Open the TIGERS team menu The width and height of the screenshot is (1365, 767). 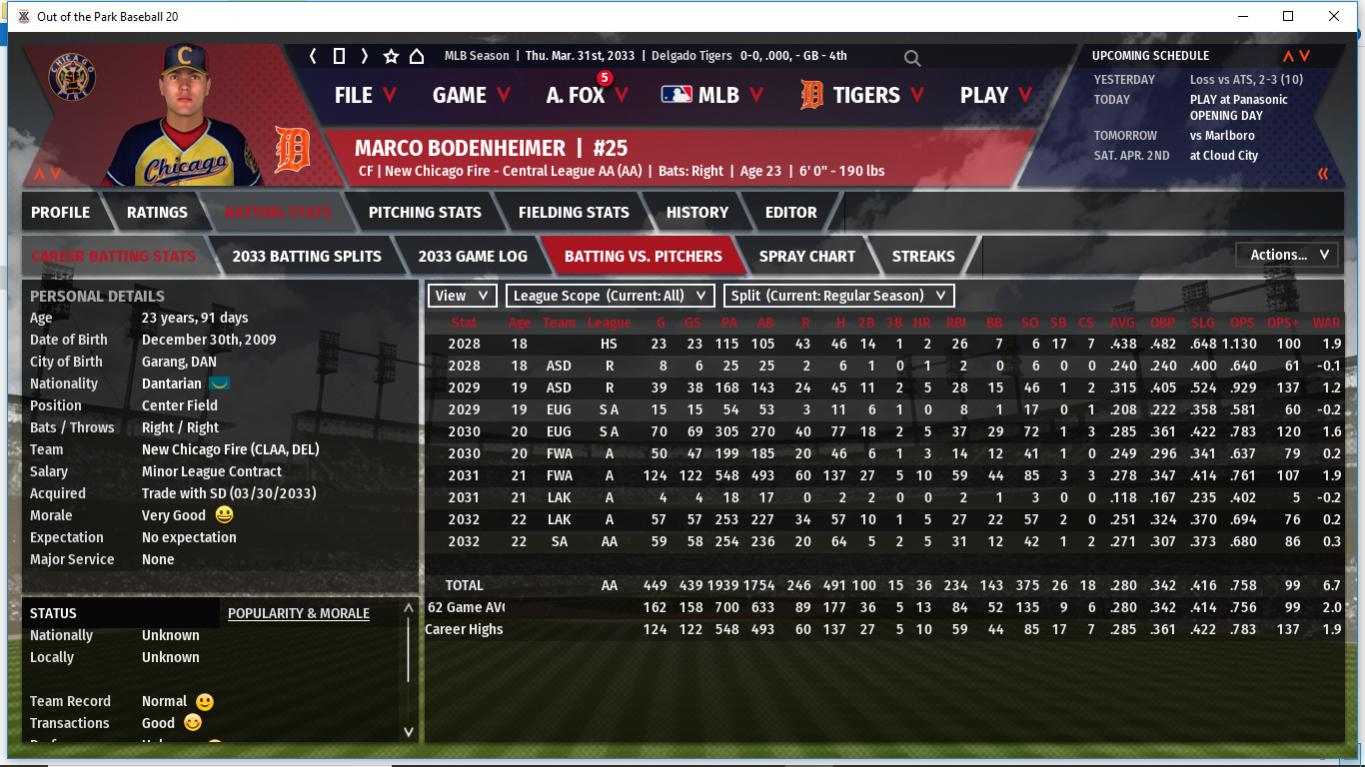click(851, 95)
